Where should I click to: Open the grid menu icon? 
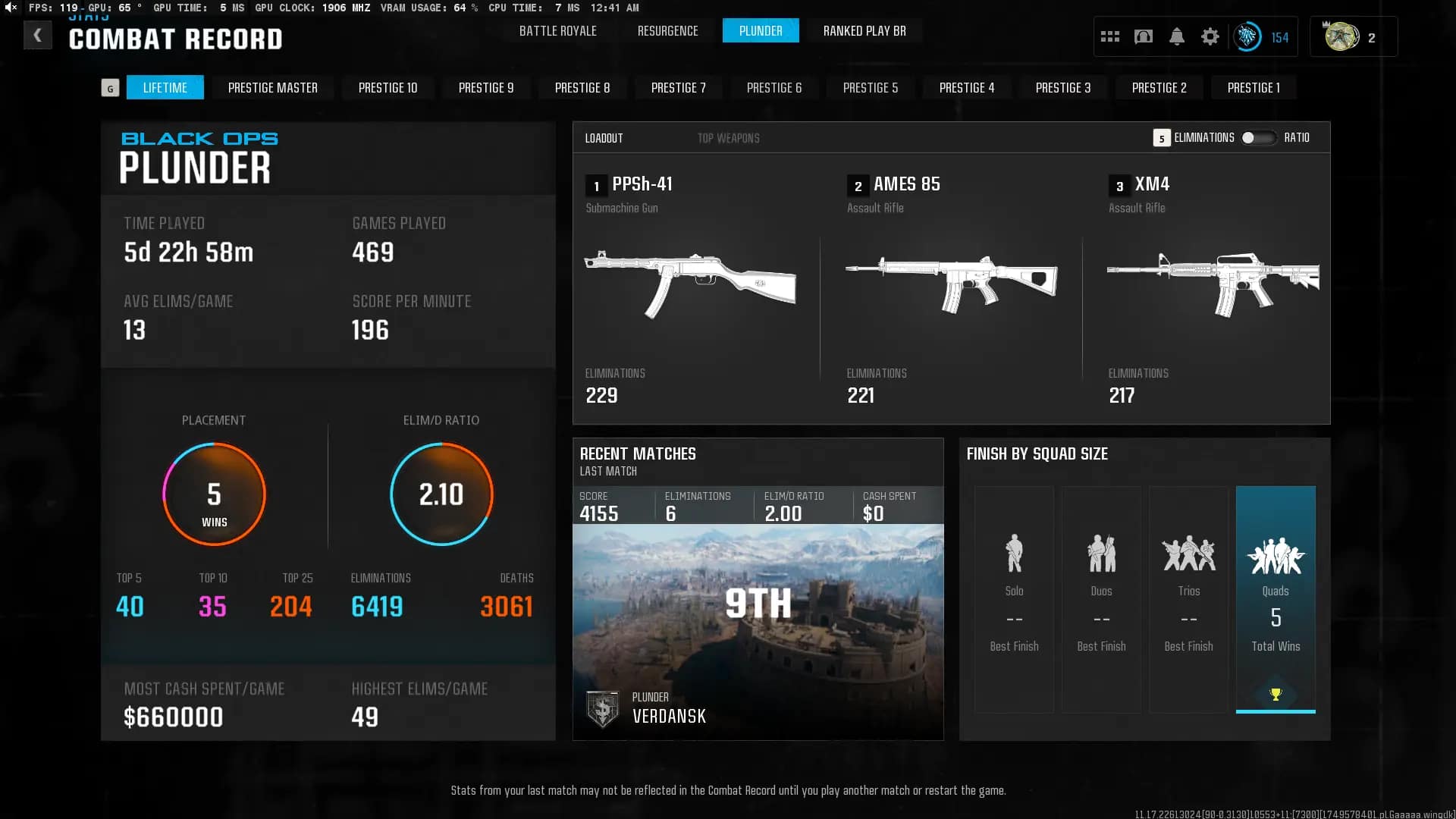click(x=1109, y=36)
